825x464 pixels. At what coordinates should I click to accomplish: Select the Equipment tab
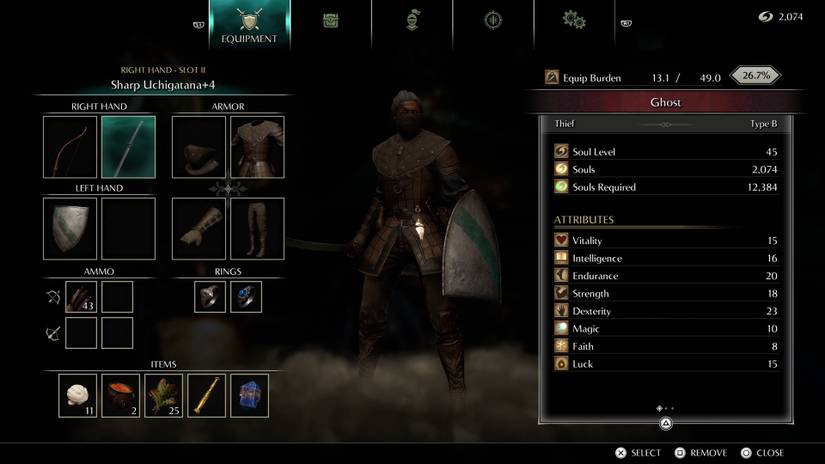[x=249, y=26]
